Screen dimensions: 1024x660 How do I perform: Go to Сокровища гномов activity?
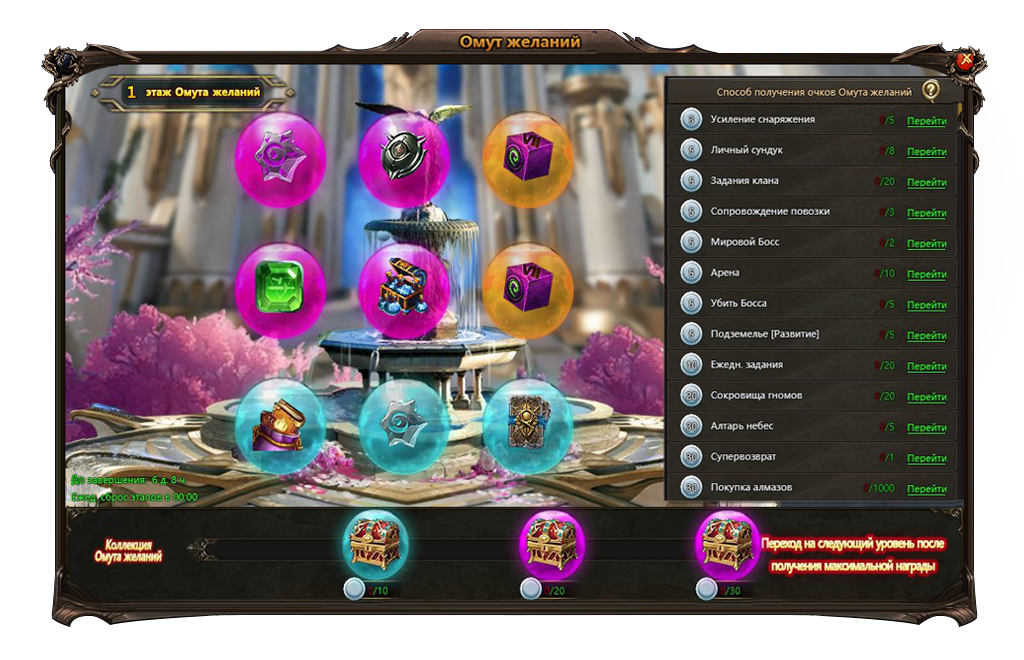(x=926, y=397)
